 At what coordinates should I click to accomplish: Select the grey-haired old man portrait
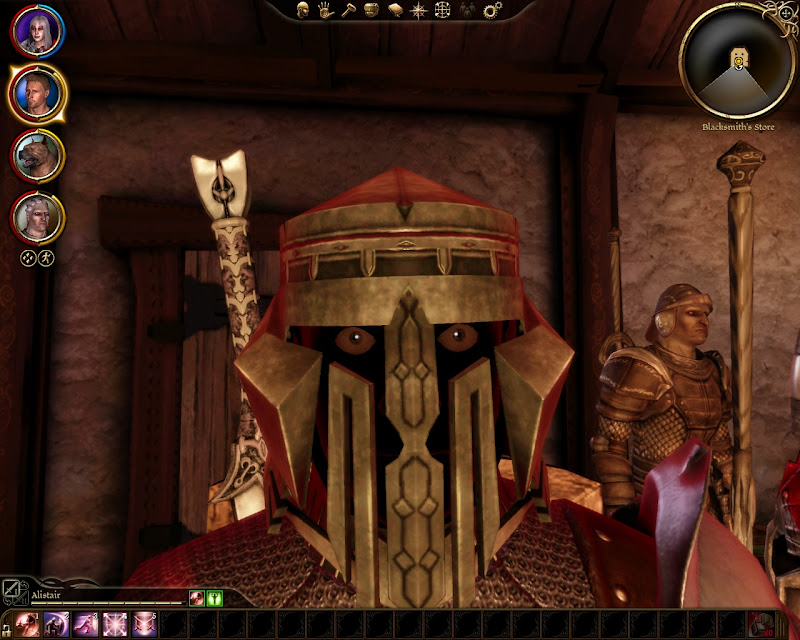38,217
